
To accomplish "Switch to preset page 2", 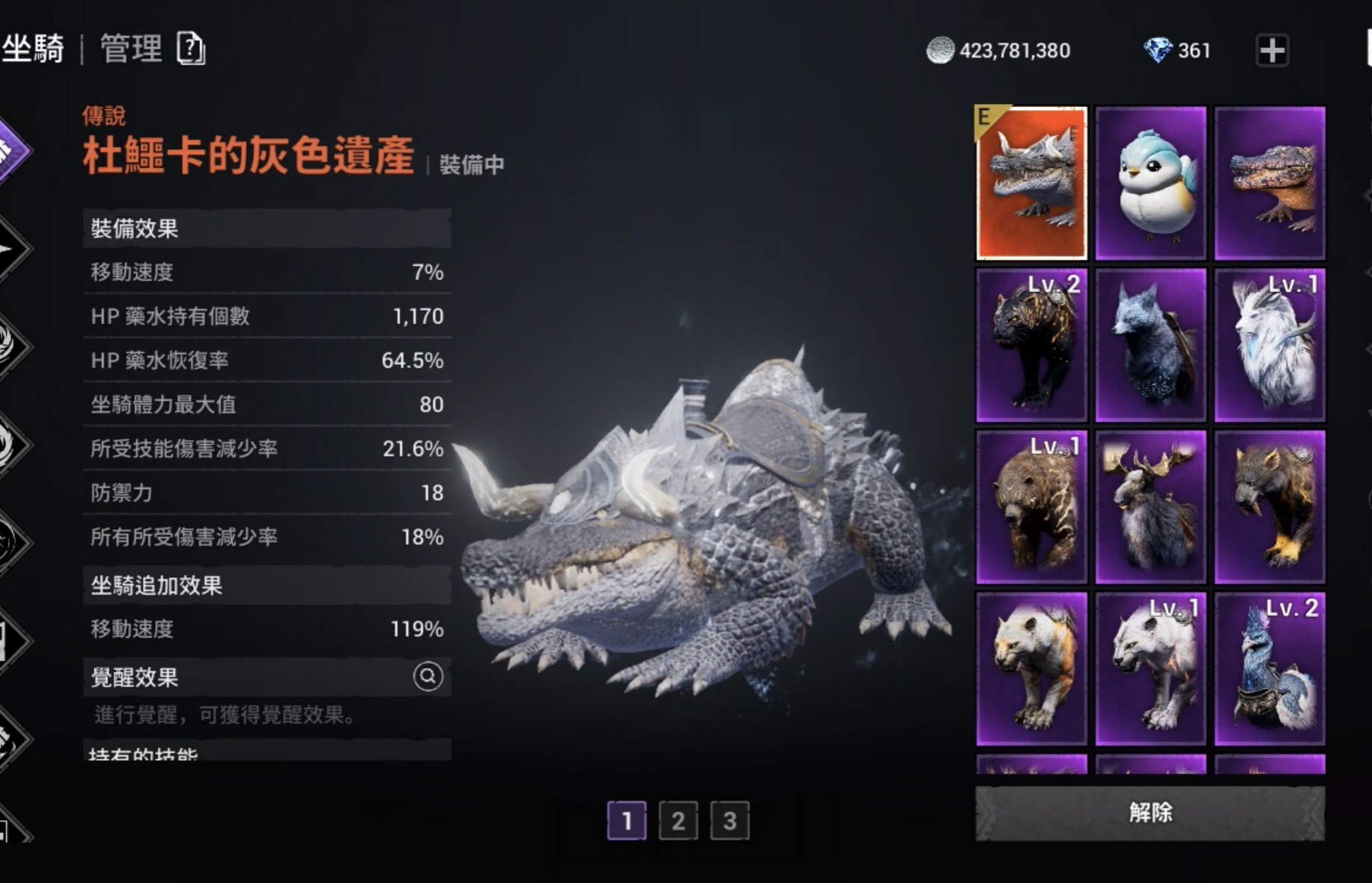I will (x=678, y=821).
